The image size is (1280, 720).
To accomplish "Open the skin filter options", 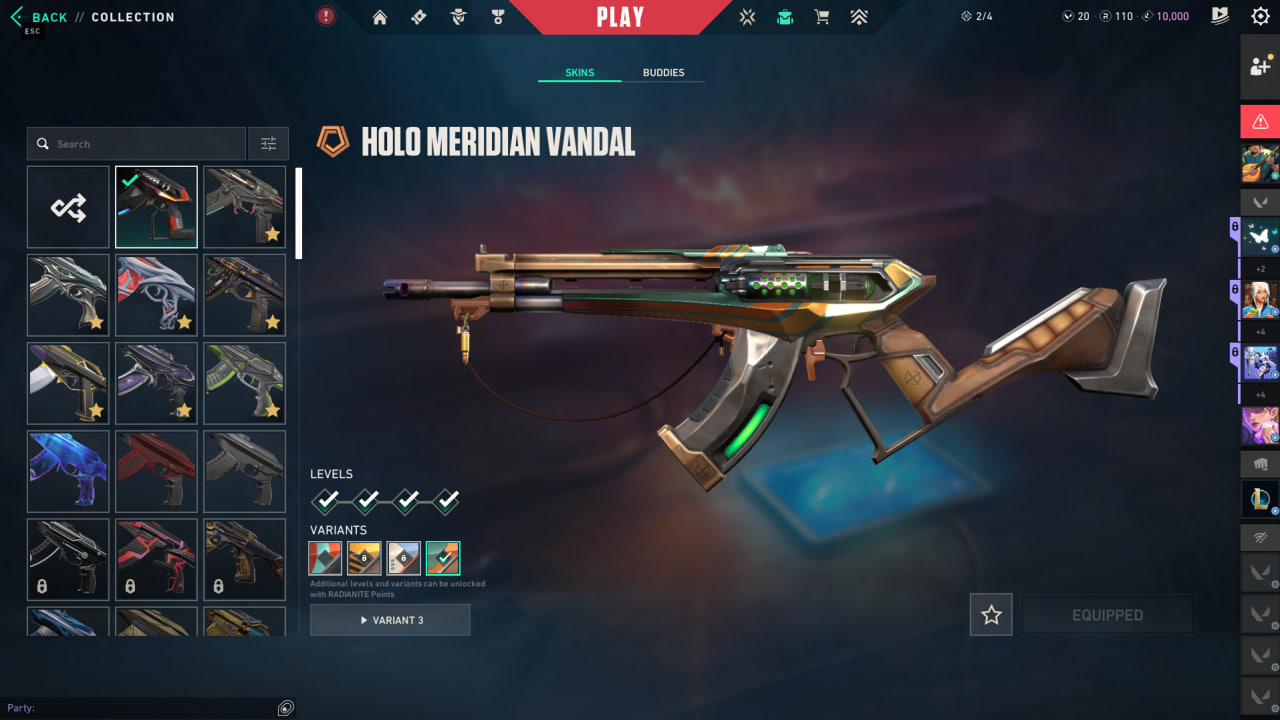I will coord(268,144).
